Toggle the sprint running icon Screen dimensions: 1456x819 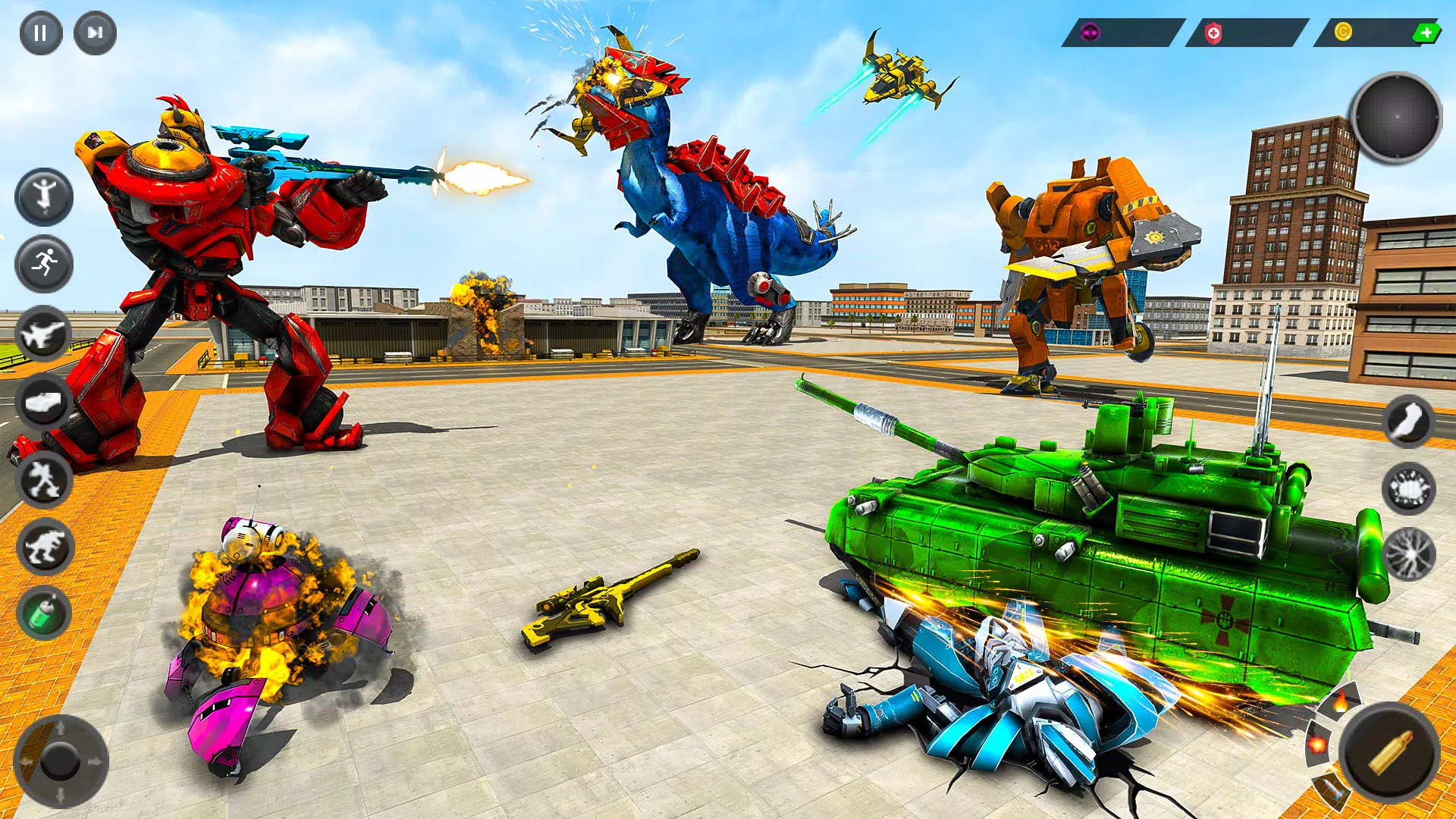44,264
